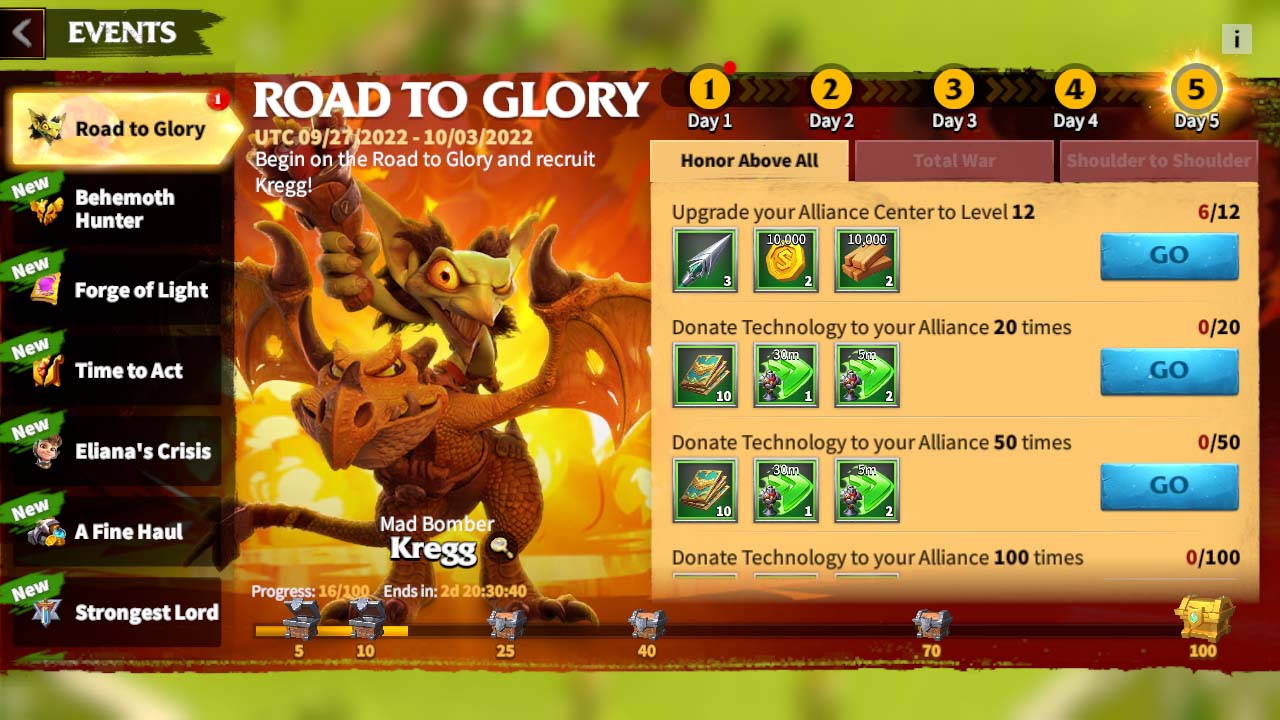Screen dimensions: 1280x720
Task: Tap the back arrow to leave Events
Action: [22, 32]
